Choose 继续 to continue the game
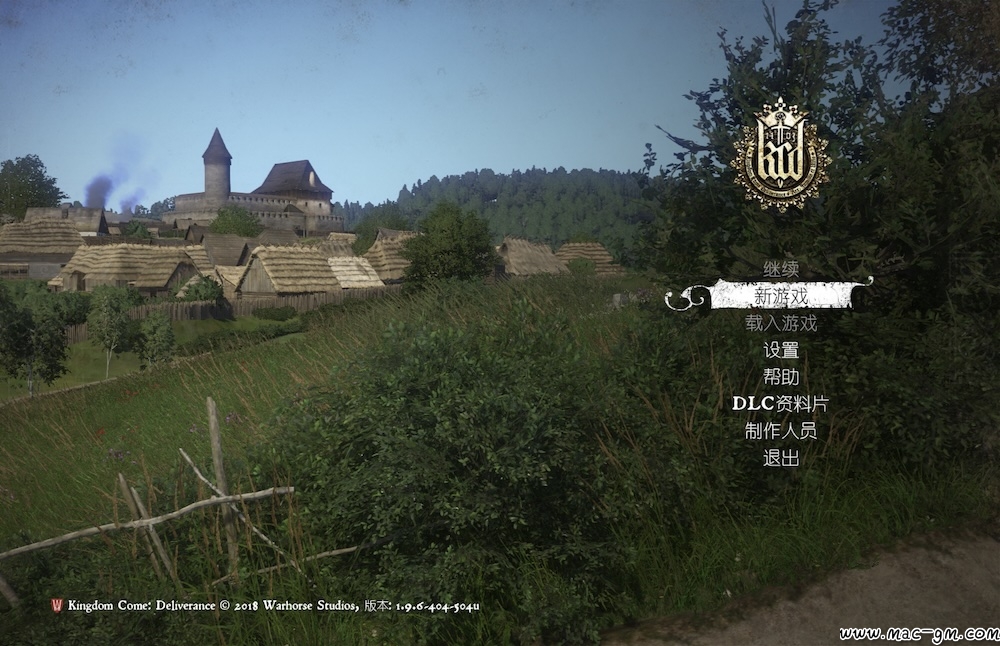Screen dimensions: 1000x646 point(781,269)
